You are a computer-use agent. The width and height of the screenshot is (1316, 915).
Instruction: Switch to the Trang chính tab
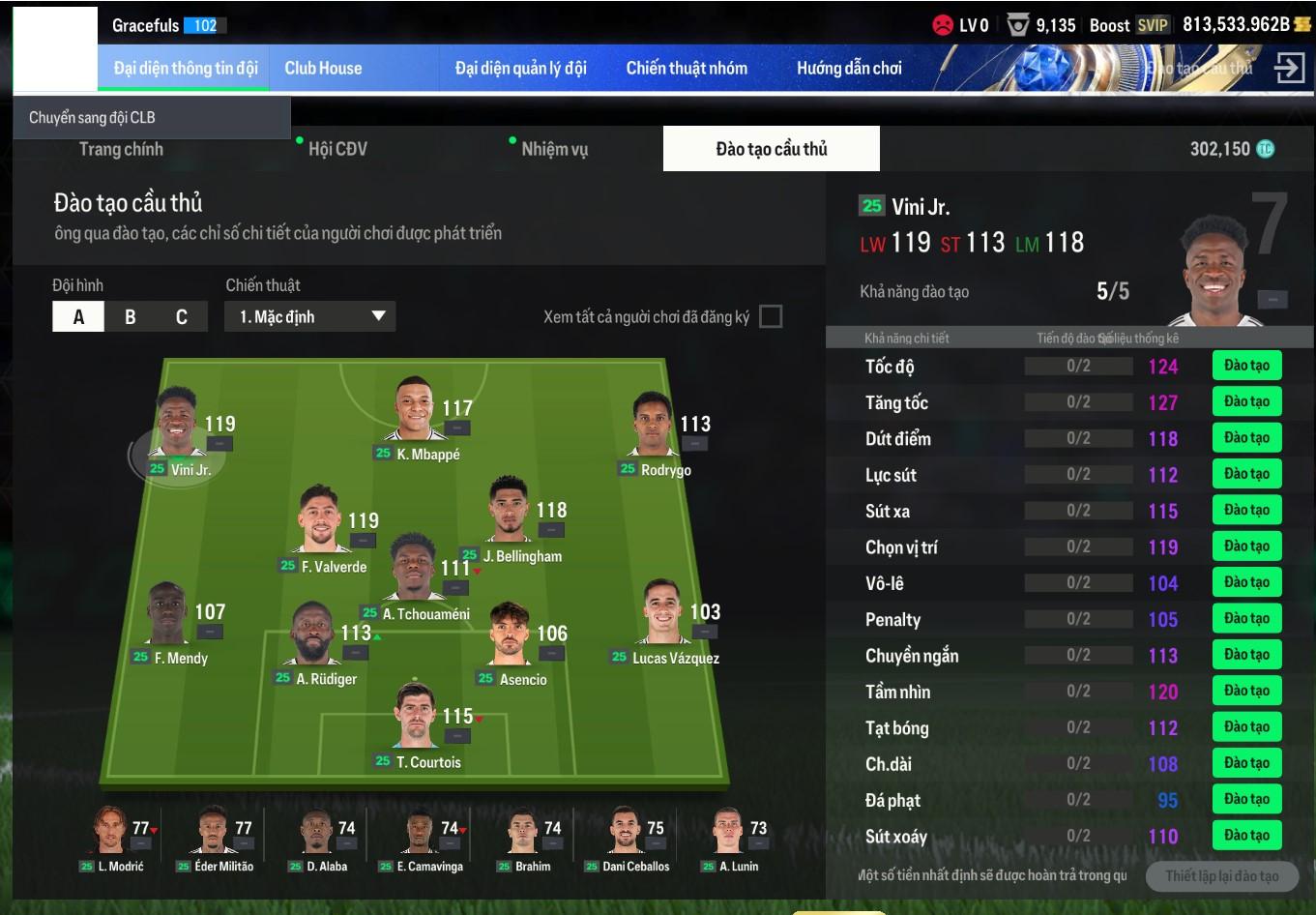pyautogui.click(x=121, y=149)
